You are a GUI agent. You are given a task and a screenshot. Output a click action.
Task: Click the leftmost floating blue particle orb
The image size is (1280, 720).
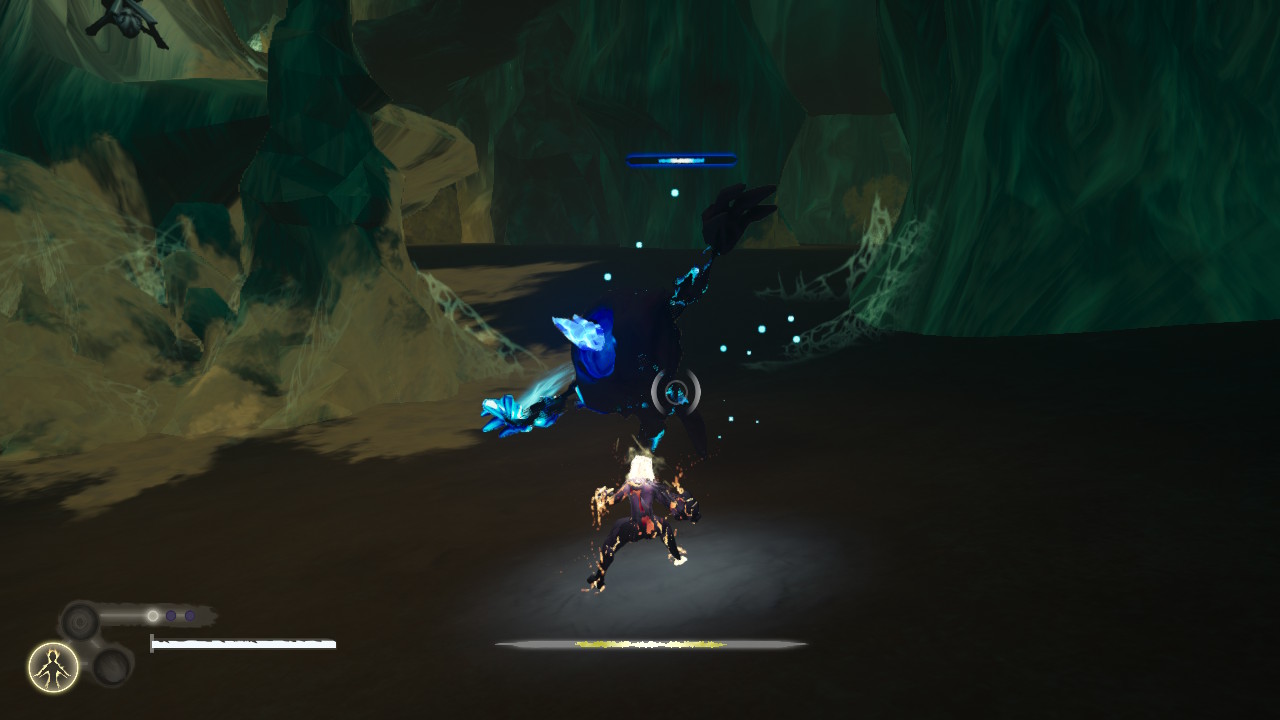coord(606,278)
